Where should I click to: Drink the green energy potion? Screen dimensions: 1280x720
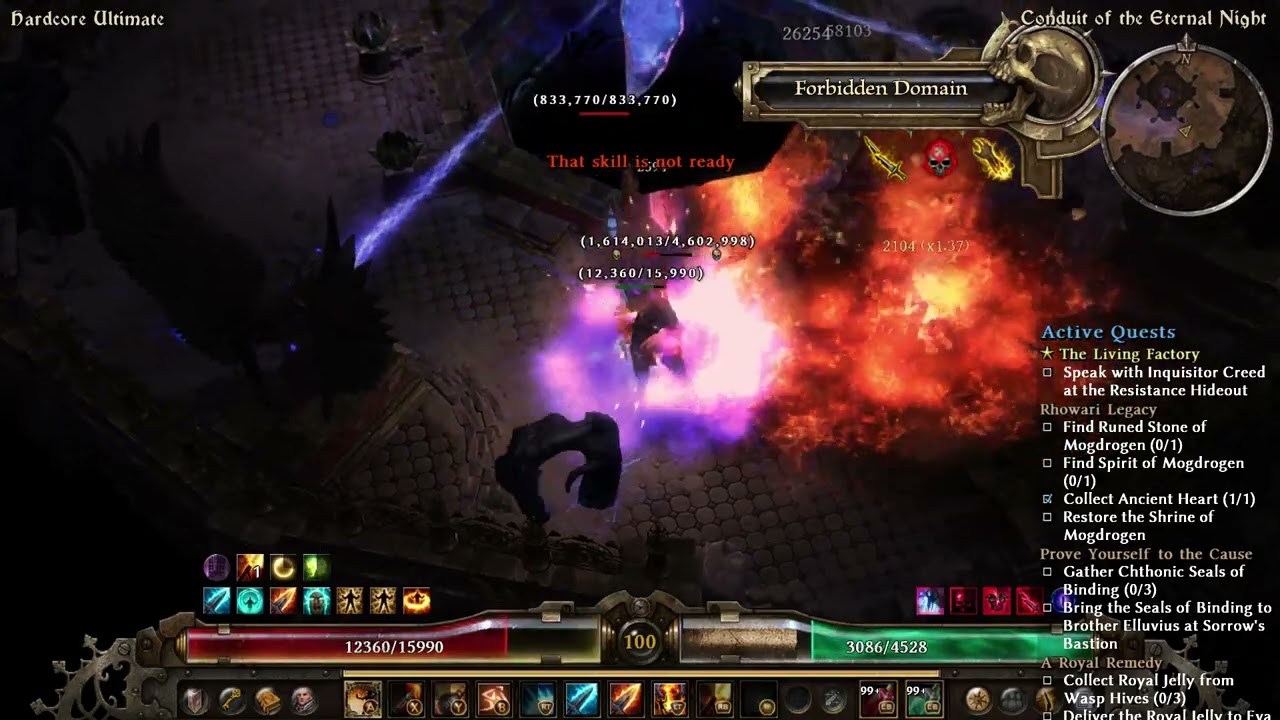[x=922, y=700]
